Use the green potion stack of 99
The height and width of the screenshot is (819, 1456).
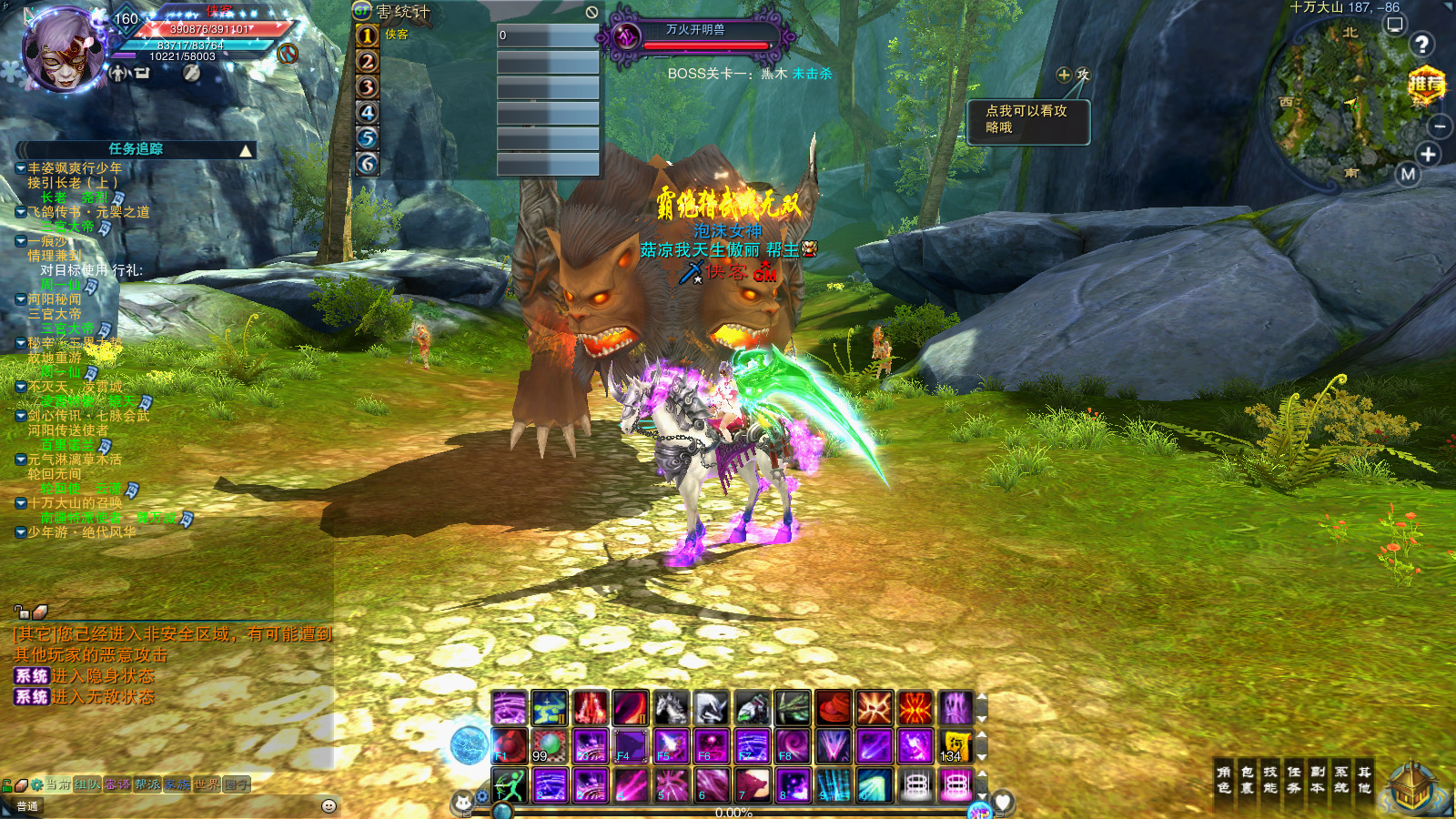(x=550, y=746)
